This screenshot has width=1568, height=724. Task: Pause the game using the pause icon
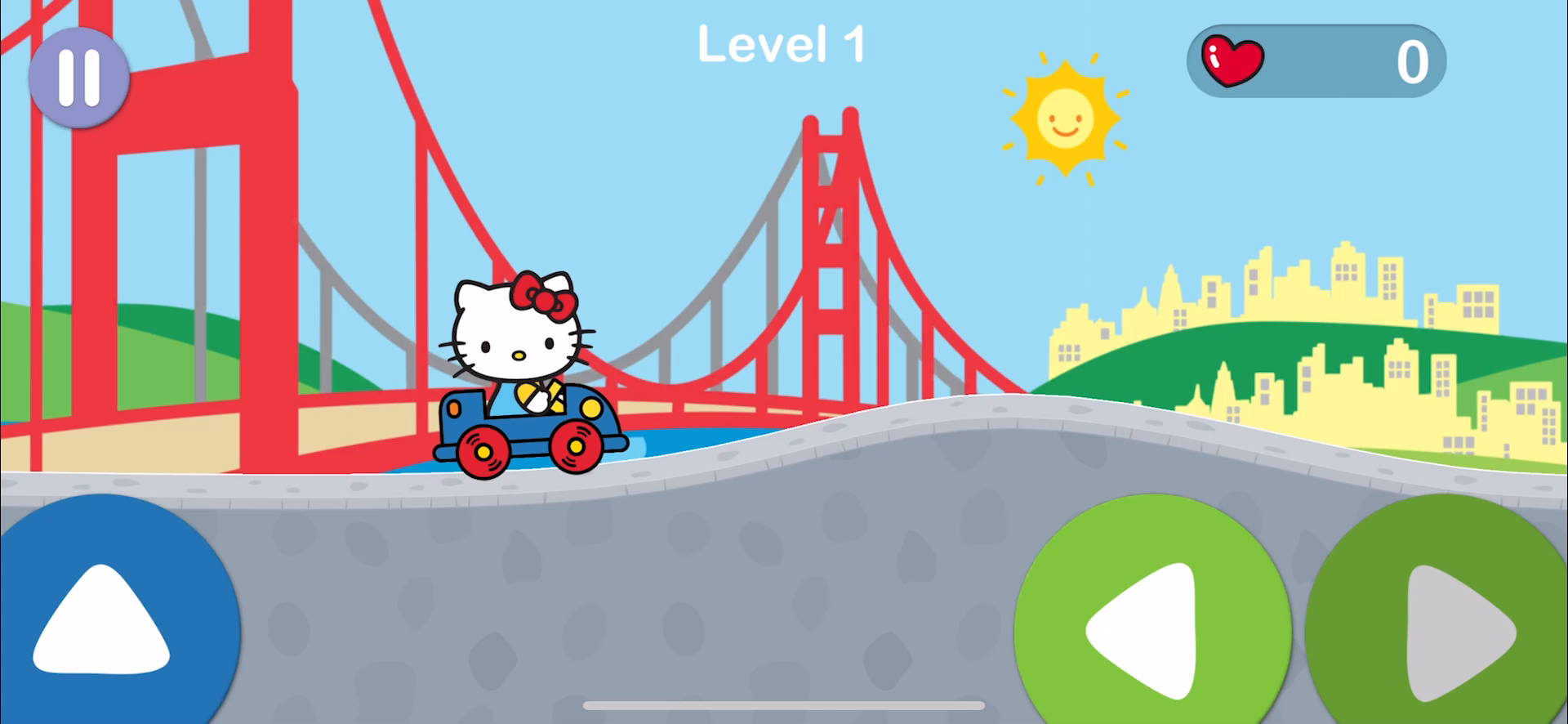pos(78,76)
